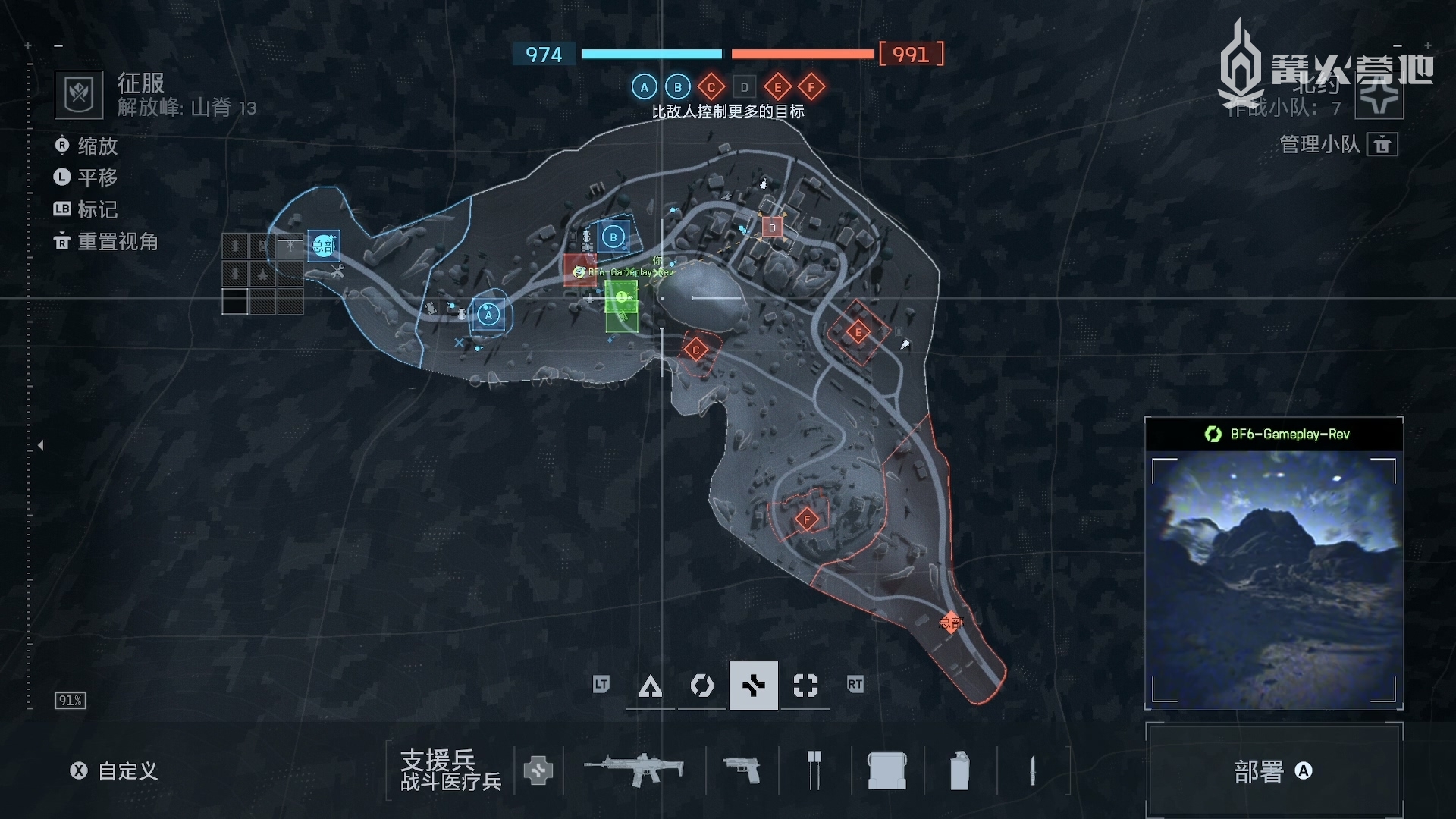Select the Assault class triangle icon
This screenshot has width=1456, height=819.
pyautogui.click(x=650, y=686)
